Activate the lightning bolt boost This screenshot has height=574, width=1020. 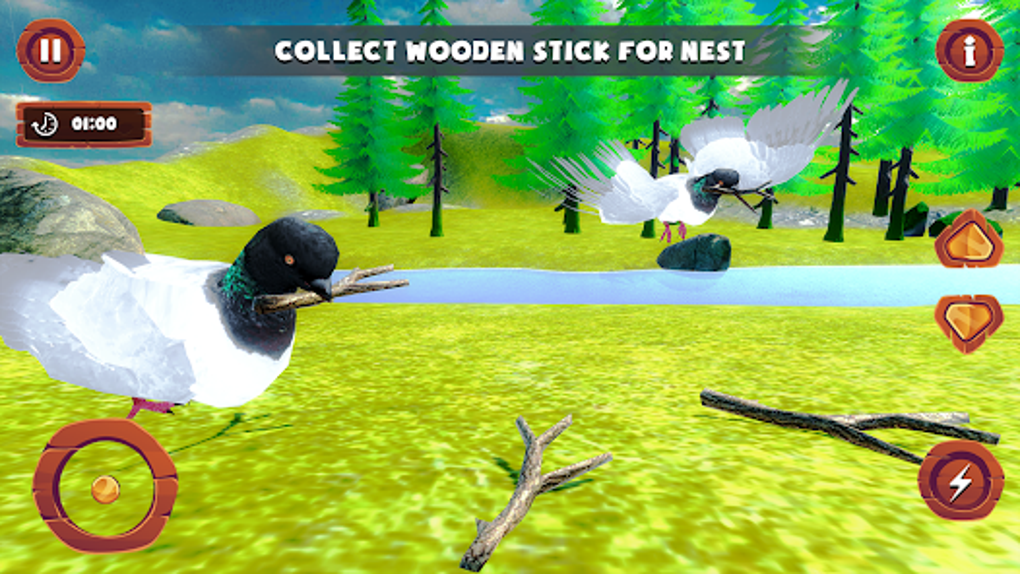click(x=960, y=481)
